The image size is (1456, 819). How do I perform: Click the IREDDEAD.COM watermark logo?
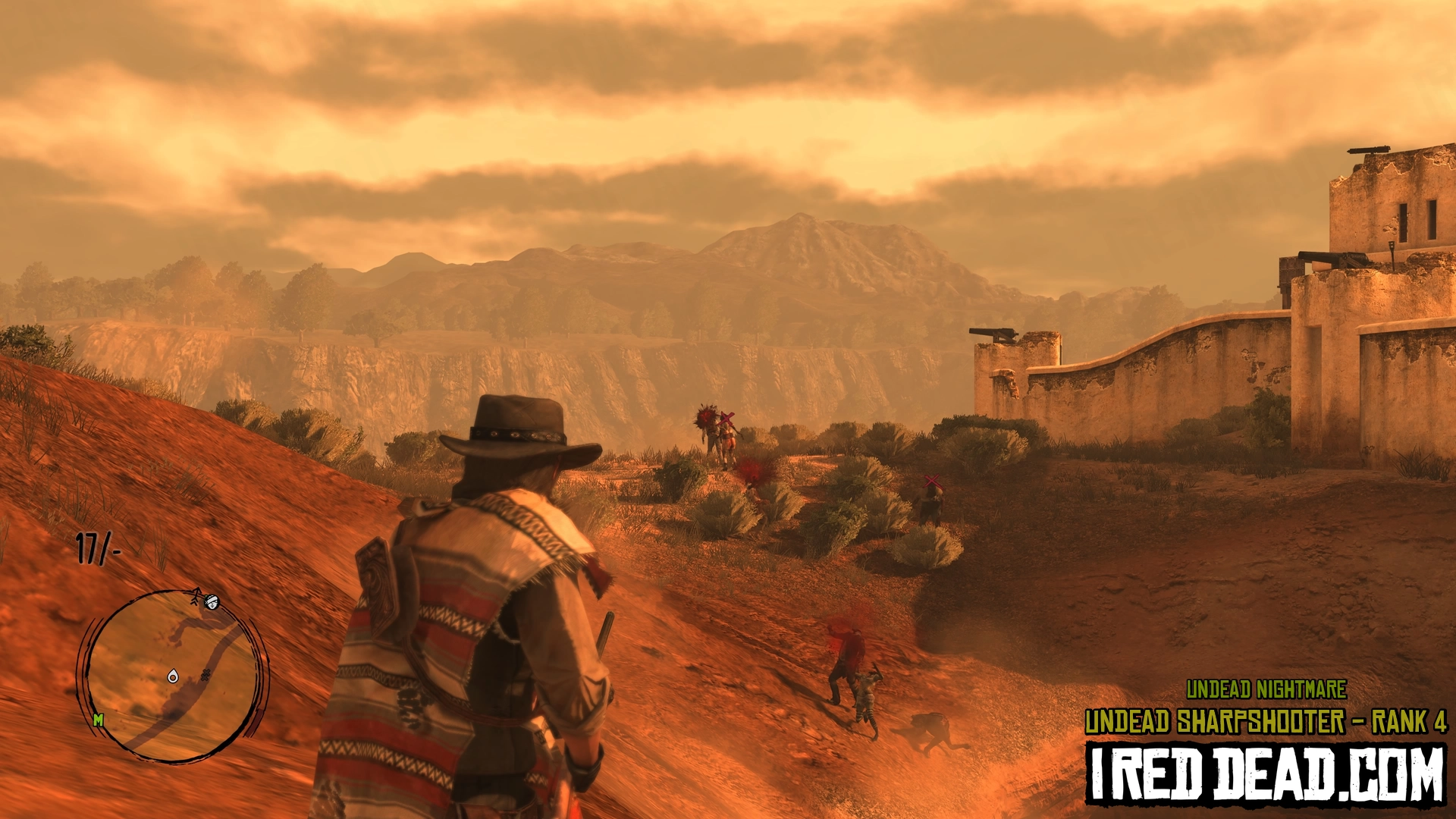[1265, 774]
